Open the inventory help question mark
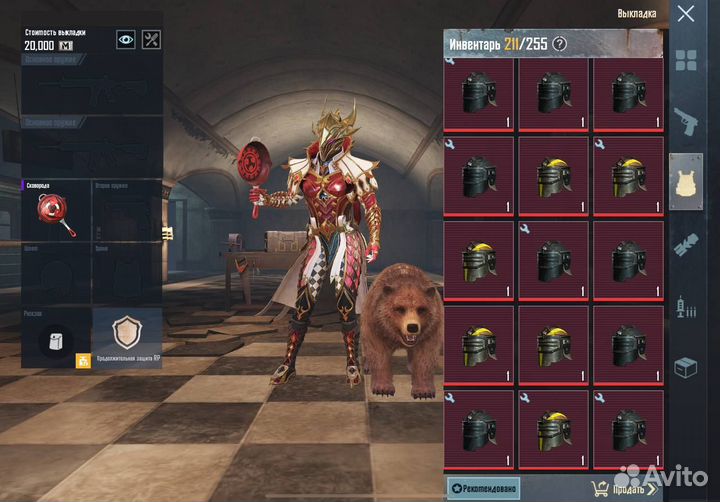This screenshot has height=502, width=720. (559, 43)
